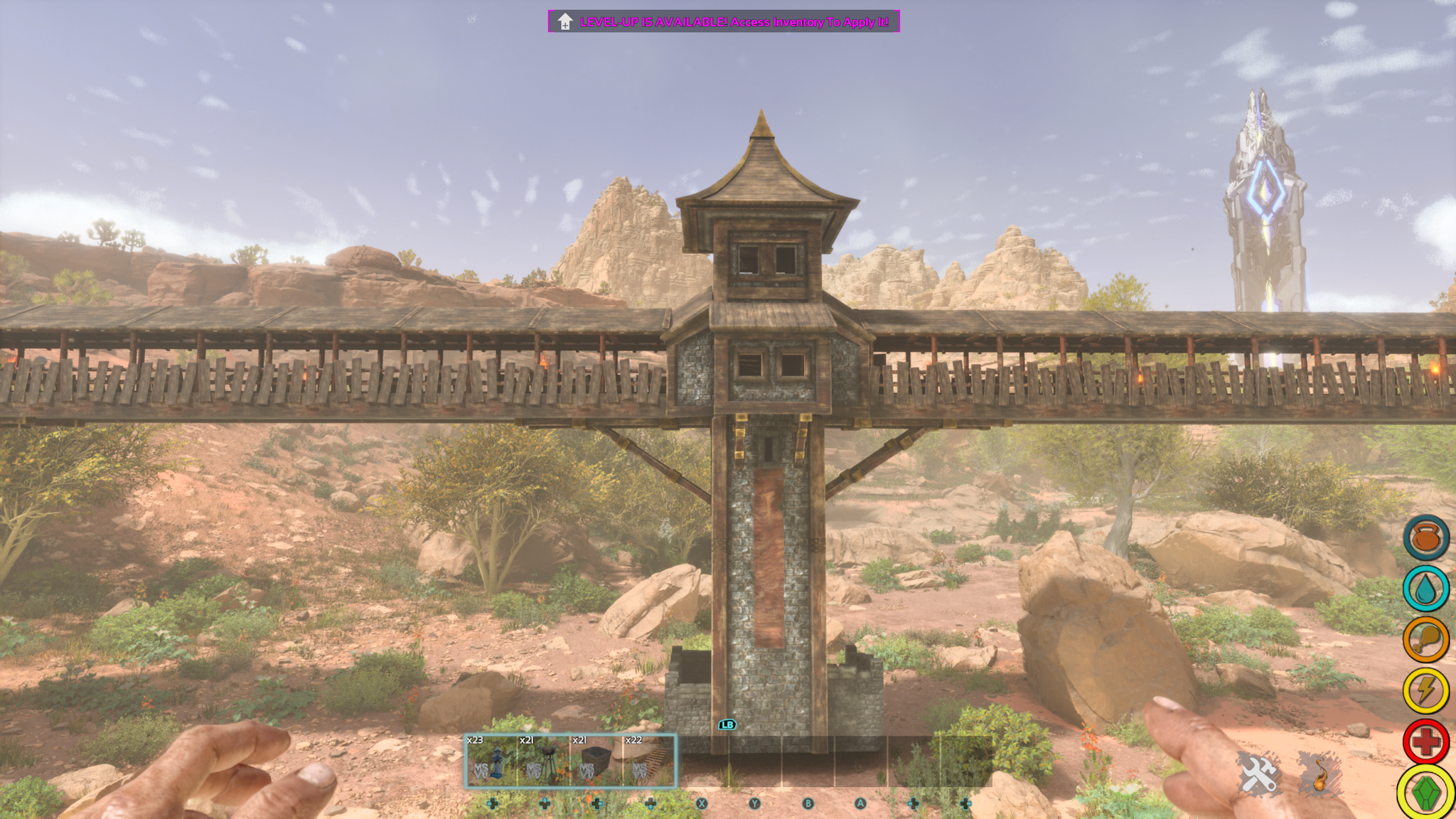Select the standing brazier hotbar slot
The height and width of the screenshot is (819, 1456).
pyautogui.click(x=544, y=761)
